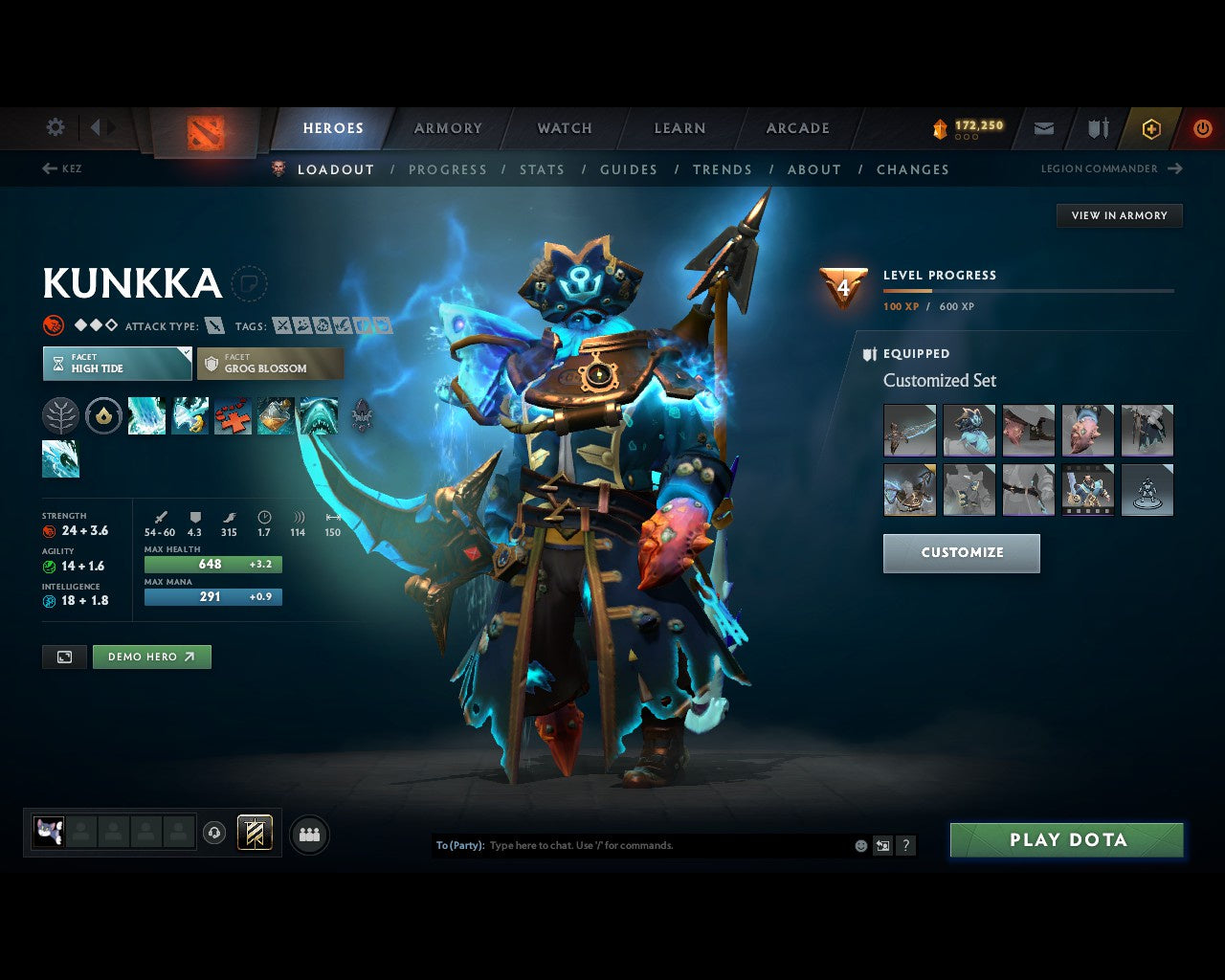The height and width of the screenshot is (980, 1225).
Task: Switch to the Stats tab
Action: pyautogui.click(x=542, y=169)
